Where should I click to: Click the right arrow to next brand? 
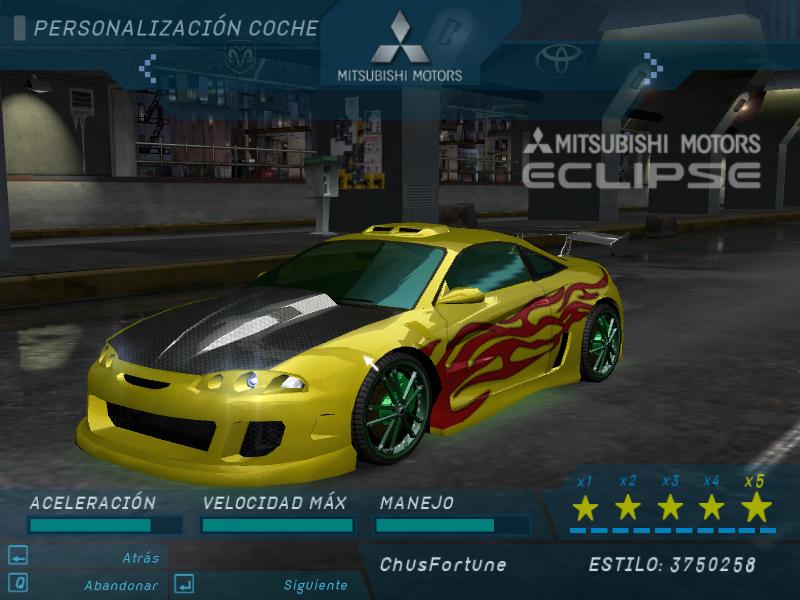coord(652,68)
